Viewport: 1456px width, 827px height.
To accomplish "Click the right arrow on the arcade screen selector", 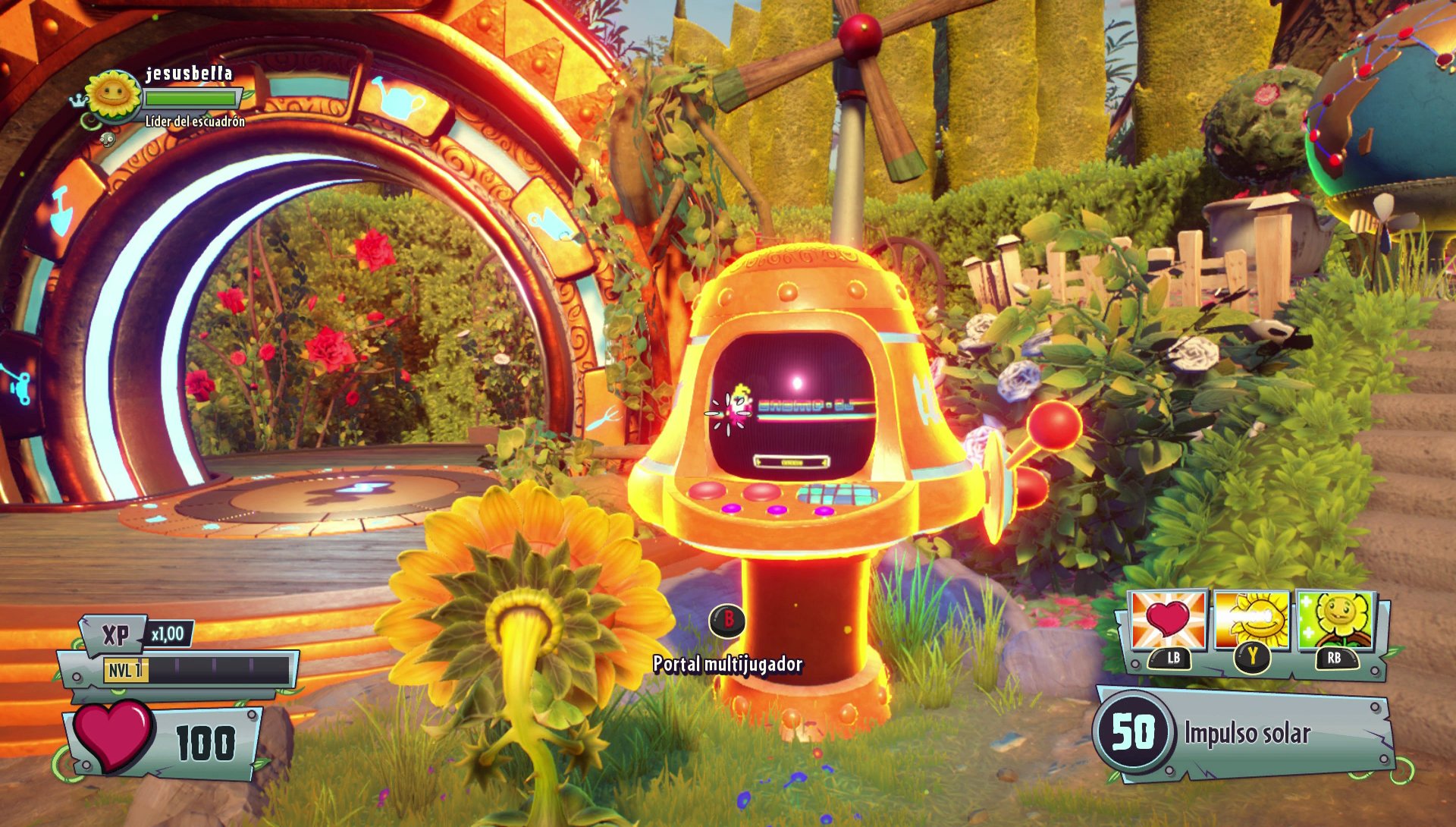I will 824,462.
